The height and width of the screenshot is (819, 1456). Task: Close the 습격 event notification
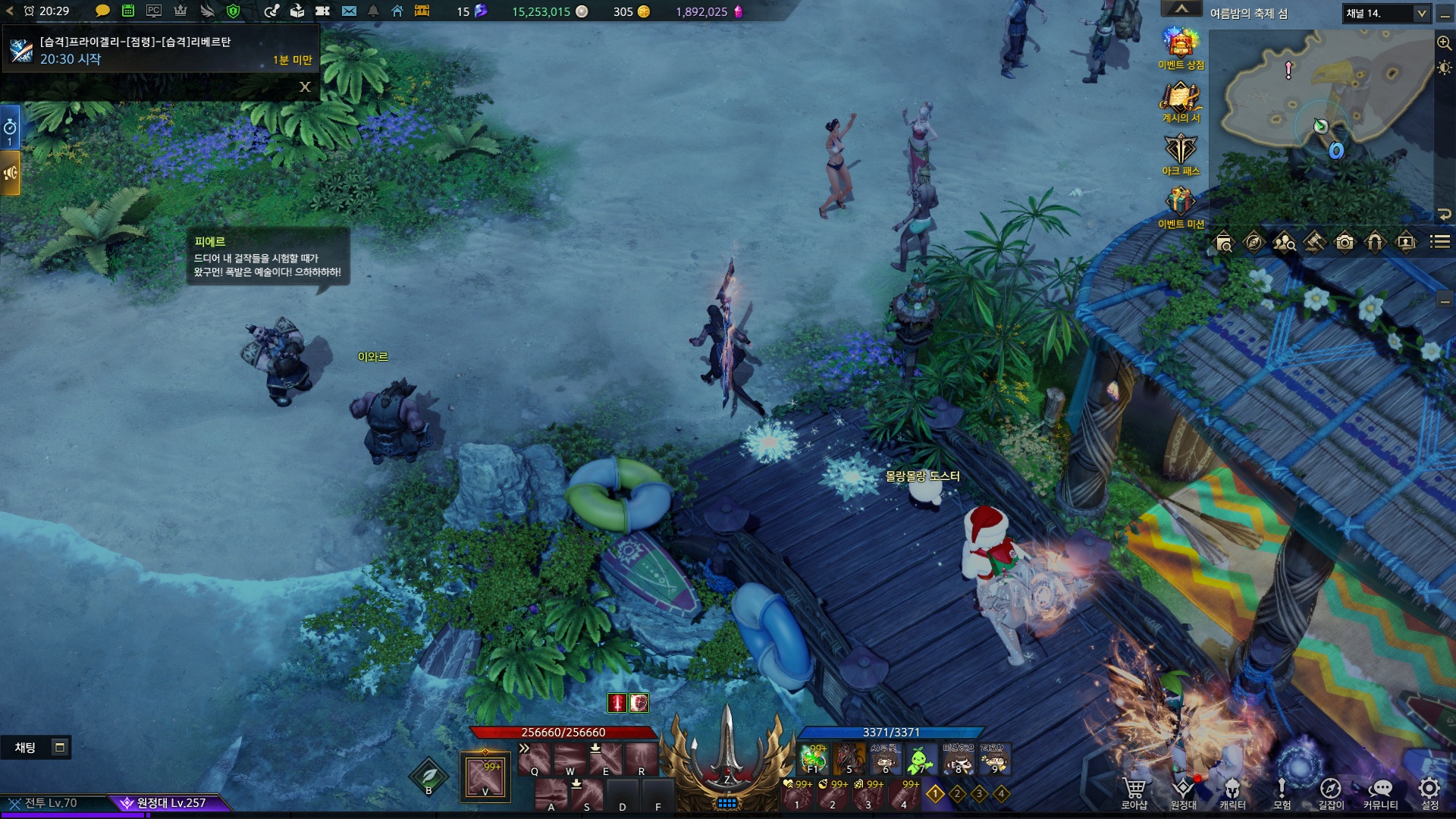(305, 86)
